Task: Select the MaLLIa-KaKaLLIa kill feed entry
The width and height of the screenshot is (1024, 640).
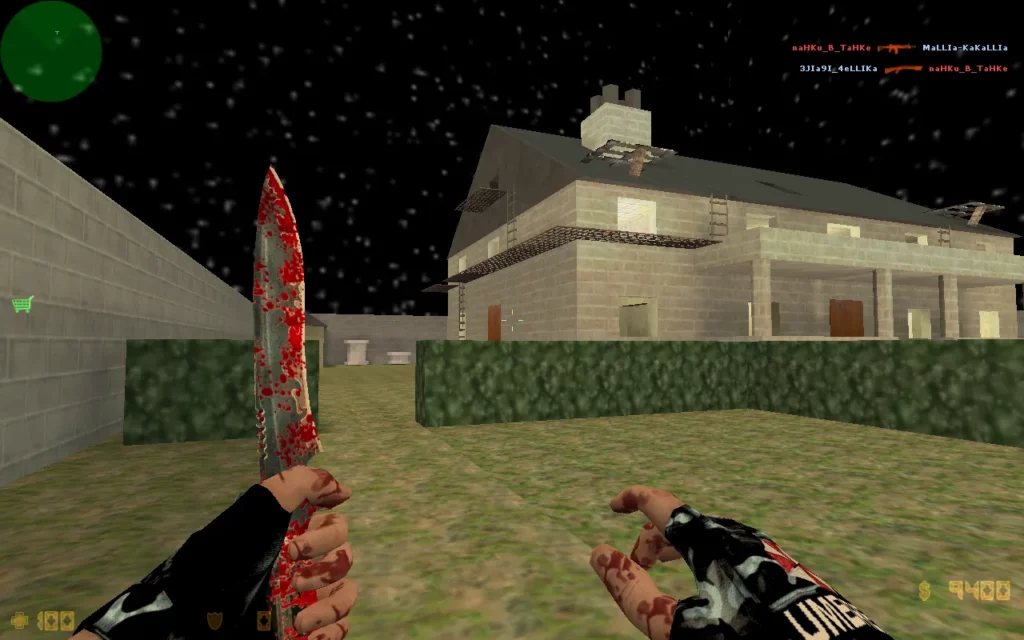Action: (x=964, y=47)
